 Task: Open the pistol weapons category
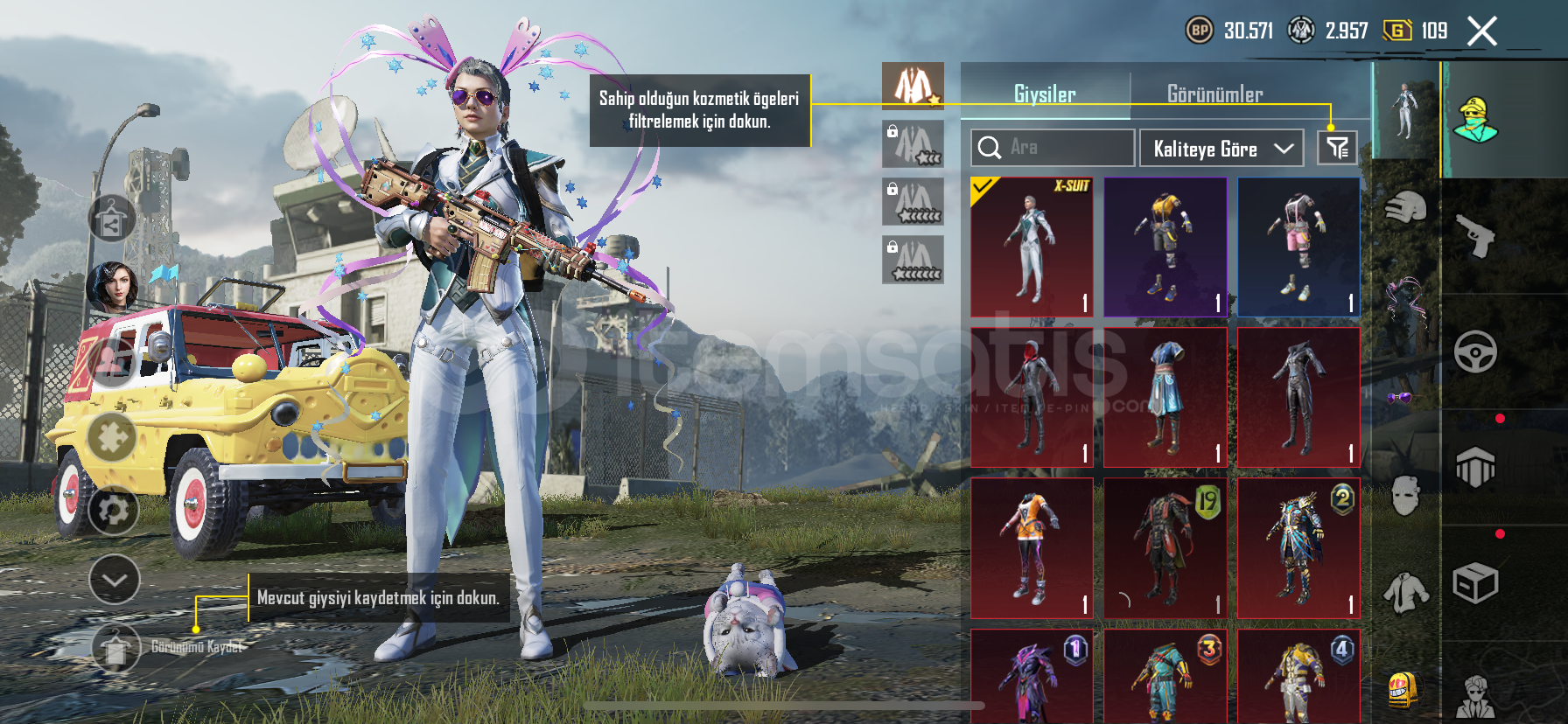[1475, 236]
